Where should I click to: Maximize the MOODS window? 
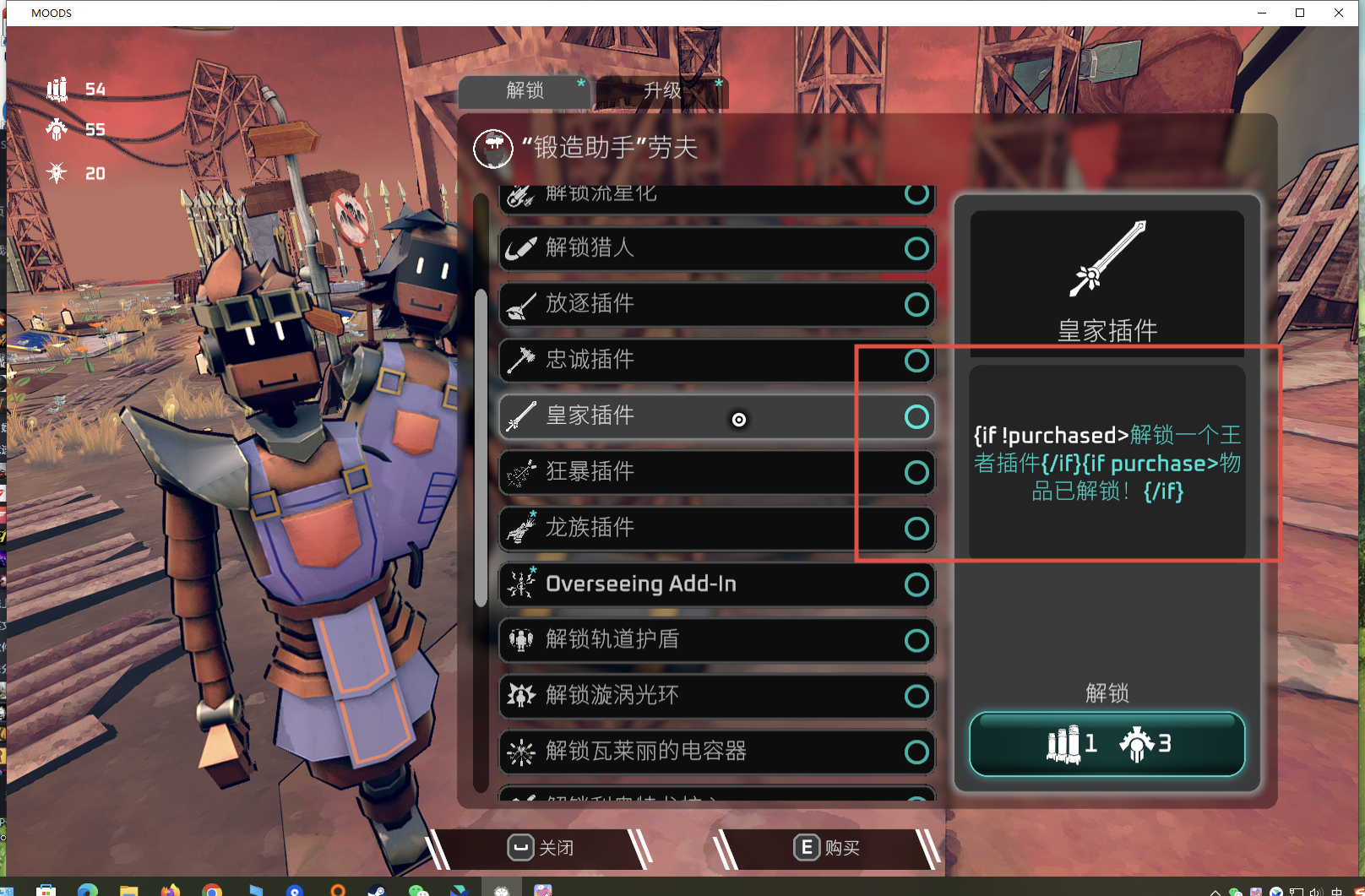(x=1300, y=13)
